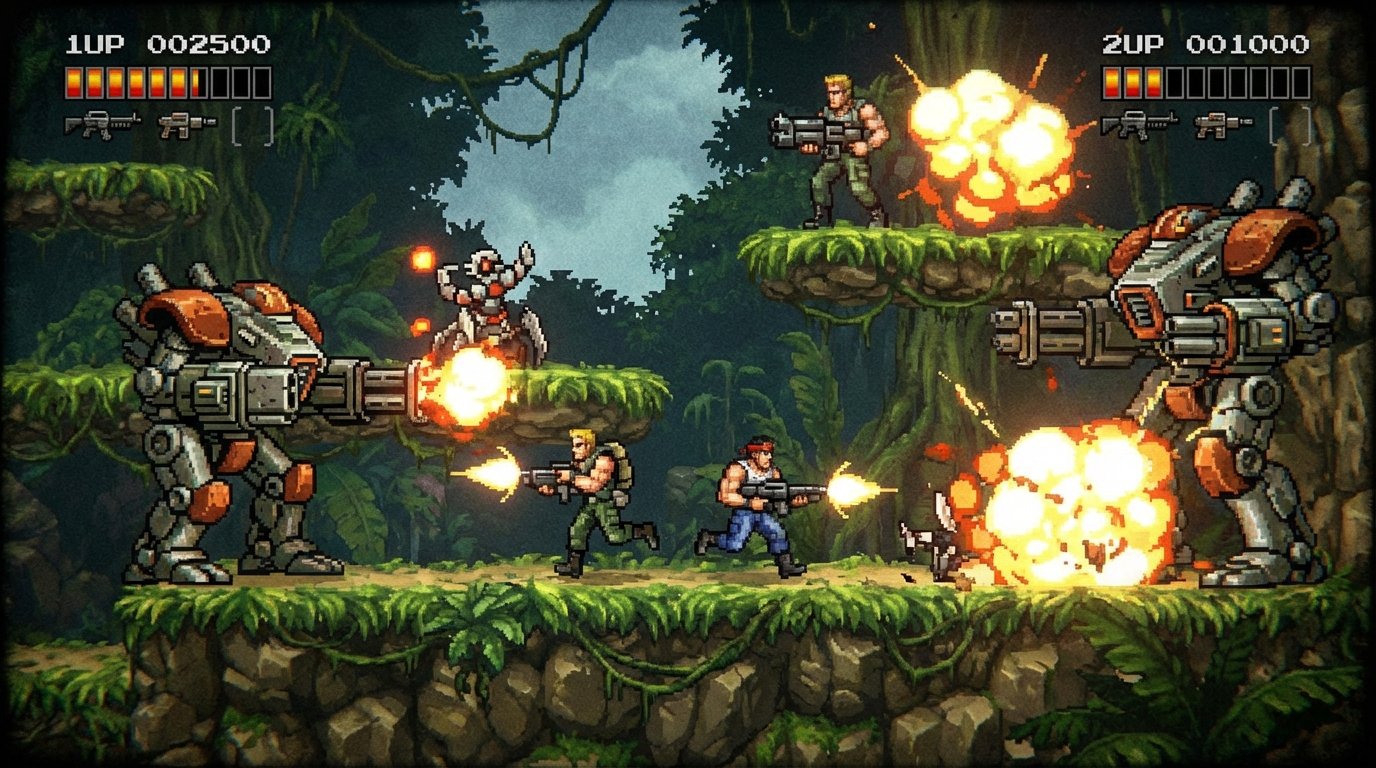1376x768 pixels.
Task: Select the grenade launcher icon in 1UP HUD
Action: (187, 124)
